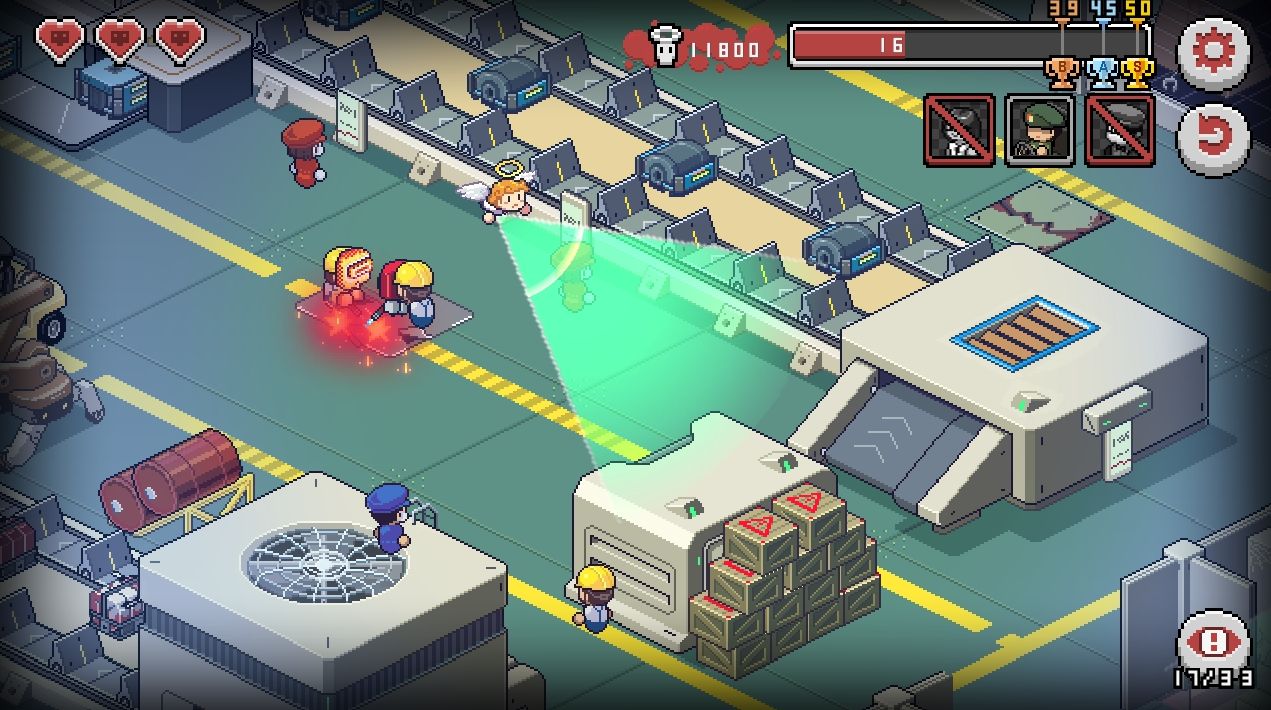Toggle the red eye alert button

tap(1214, 641)
